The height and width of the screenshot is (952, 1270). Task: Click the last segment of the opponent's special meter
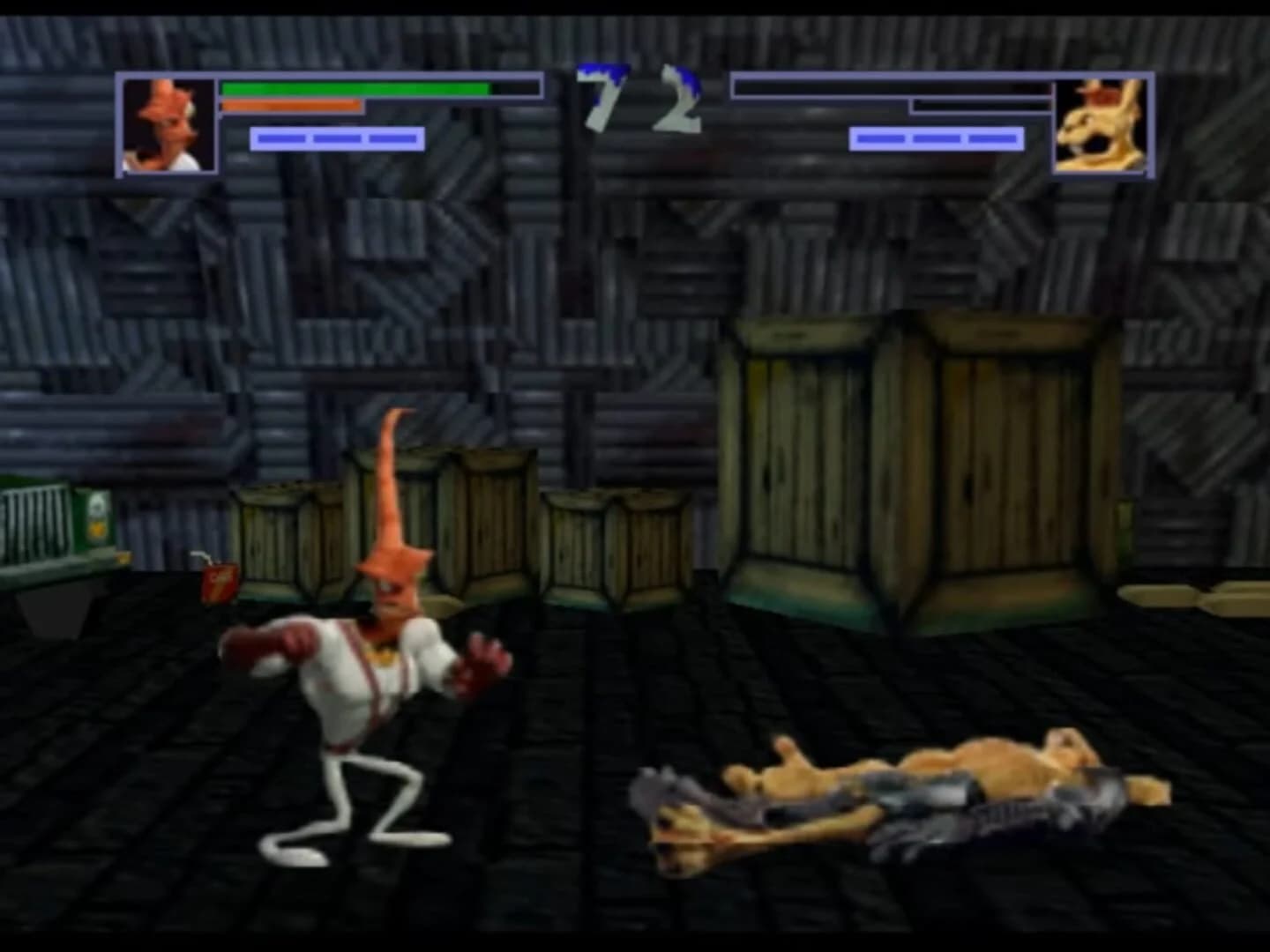tap(990, 138)
